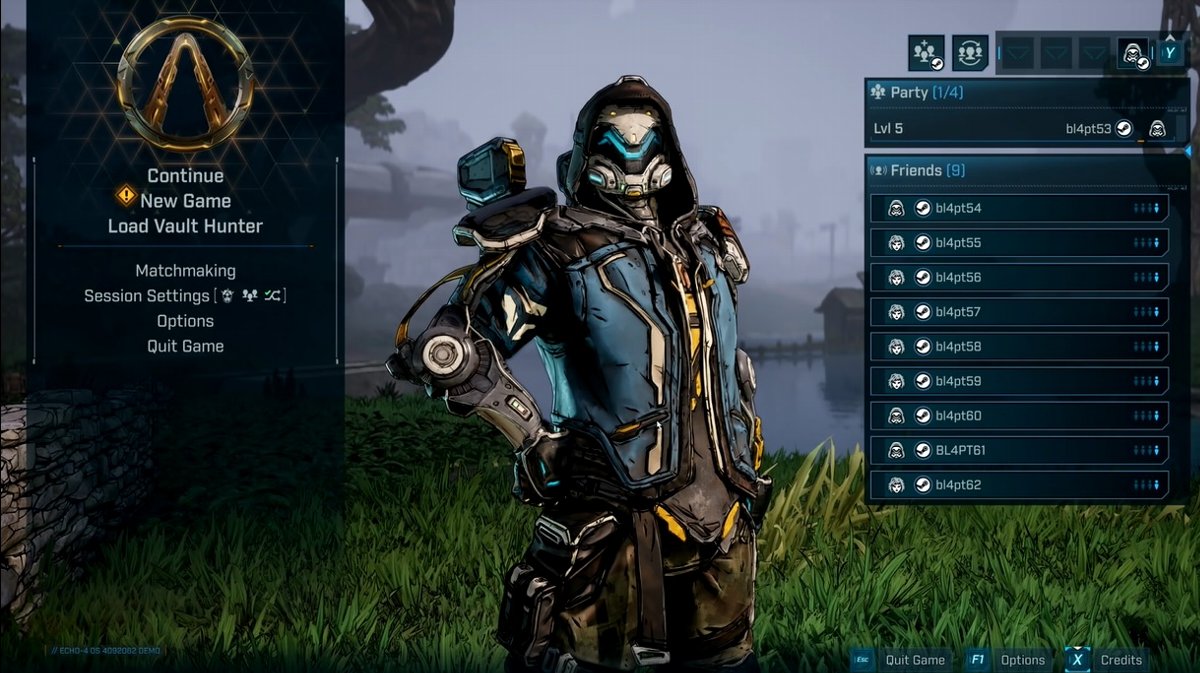Start a New Game
The width and height of the screenshot is (1200, 673).
[185, 201]
